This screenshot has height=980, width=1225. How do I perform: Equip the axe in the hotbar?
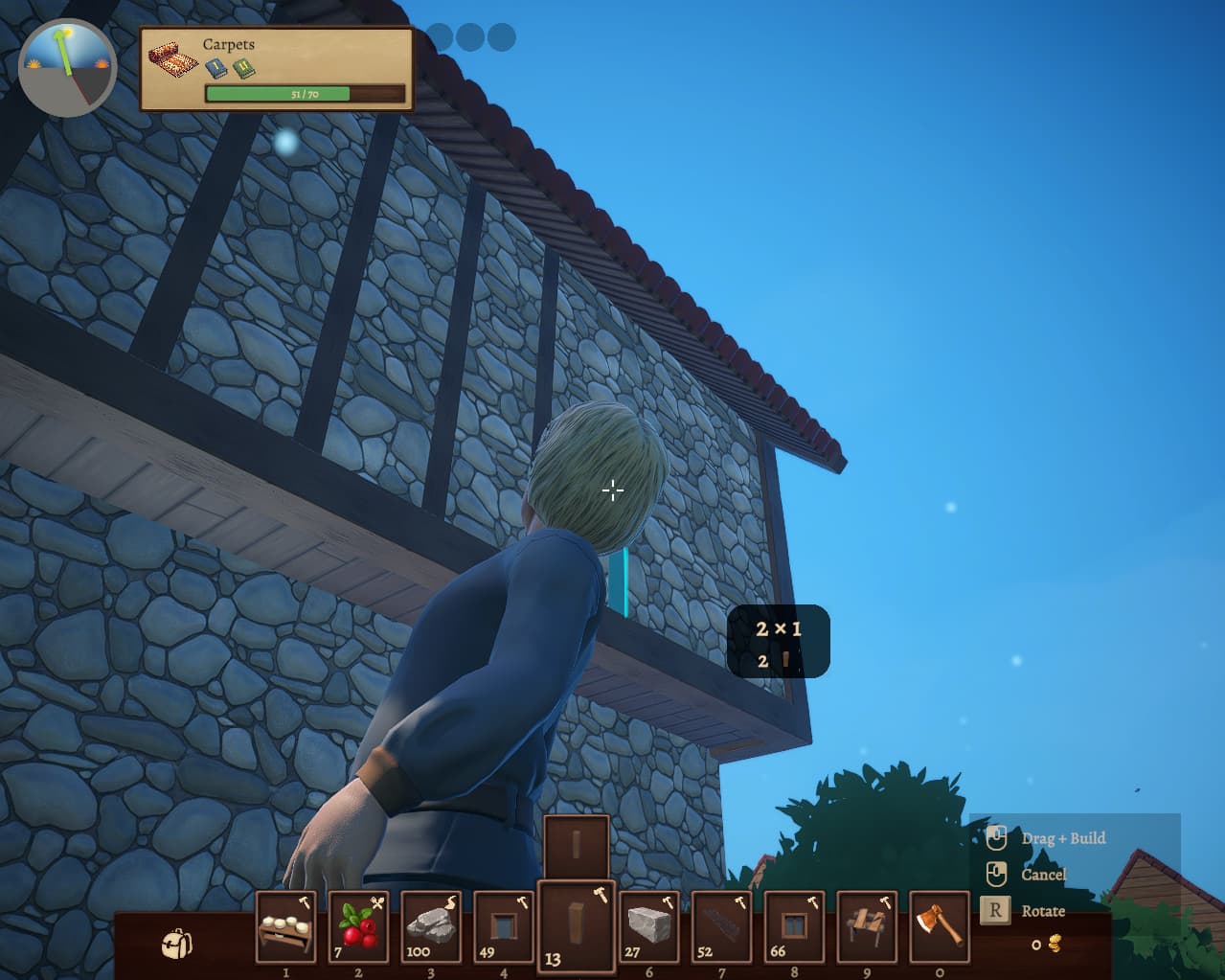coord(939,926)
